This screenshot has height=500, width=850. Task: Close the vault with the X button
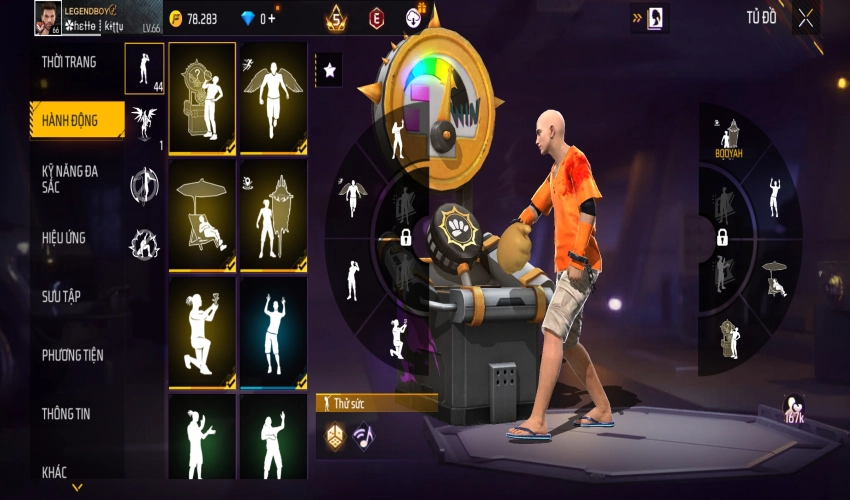pos(806,19)
